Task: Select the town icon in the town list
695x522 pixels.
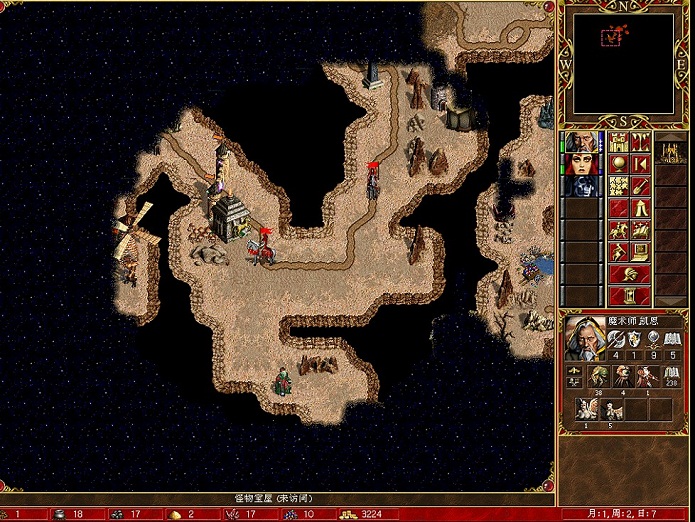Action: click(673, 151)
